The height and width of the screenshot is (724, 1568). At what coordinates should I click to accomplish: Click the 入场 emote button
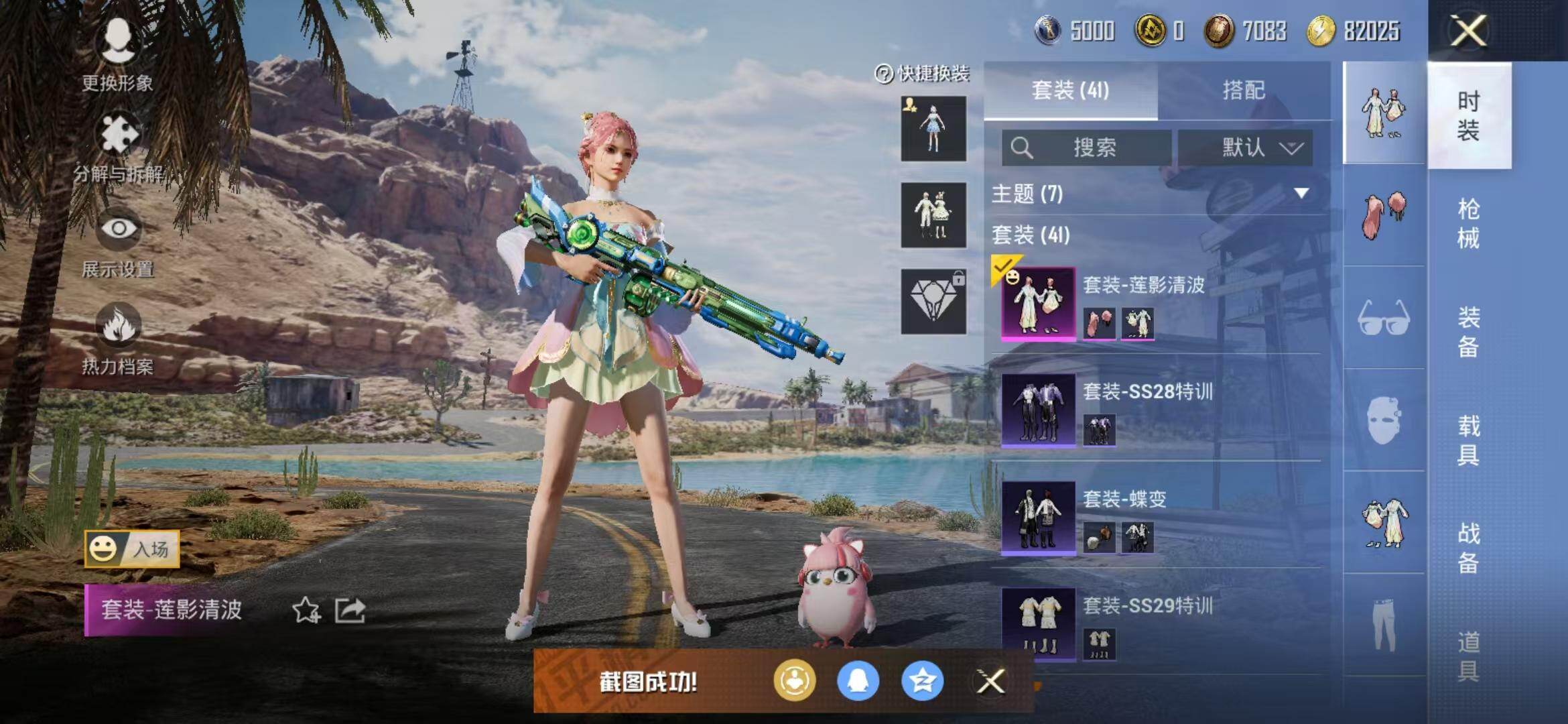pos(132,550)
